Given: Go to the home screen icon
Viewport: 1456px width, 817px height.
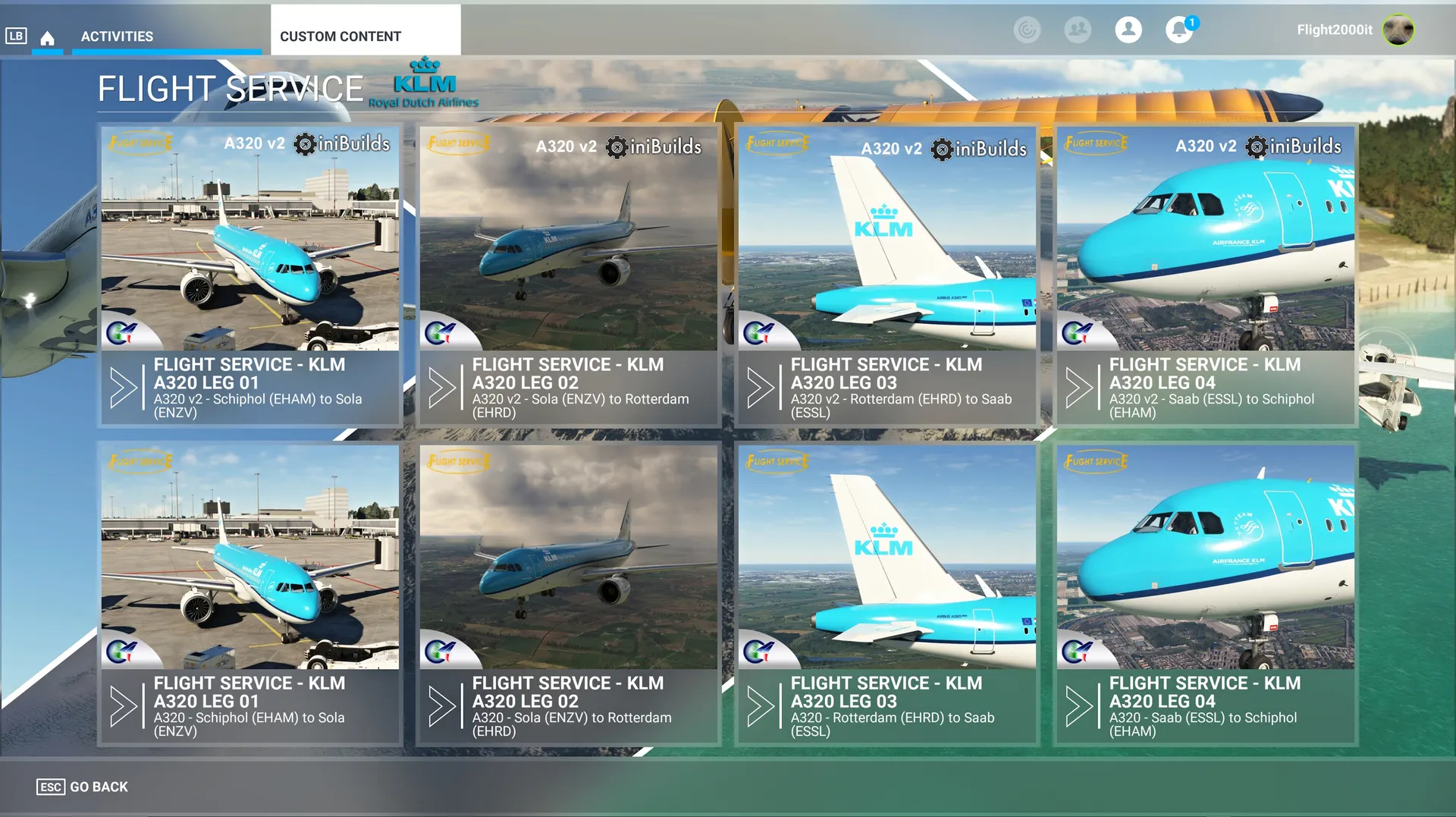Looking at the screenshot, I should coord(47,37).
